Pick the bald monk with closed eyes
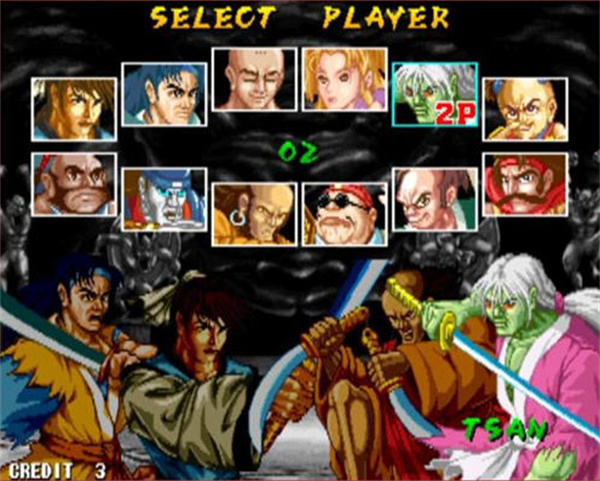Screen dimensions: 600x481 [x=254, y=79]
